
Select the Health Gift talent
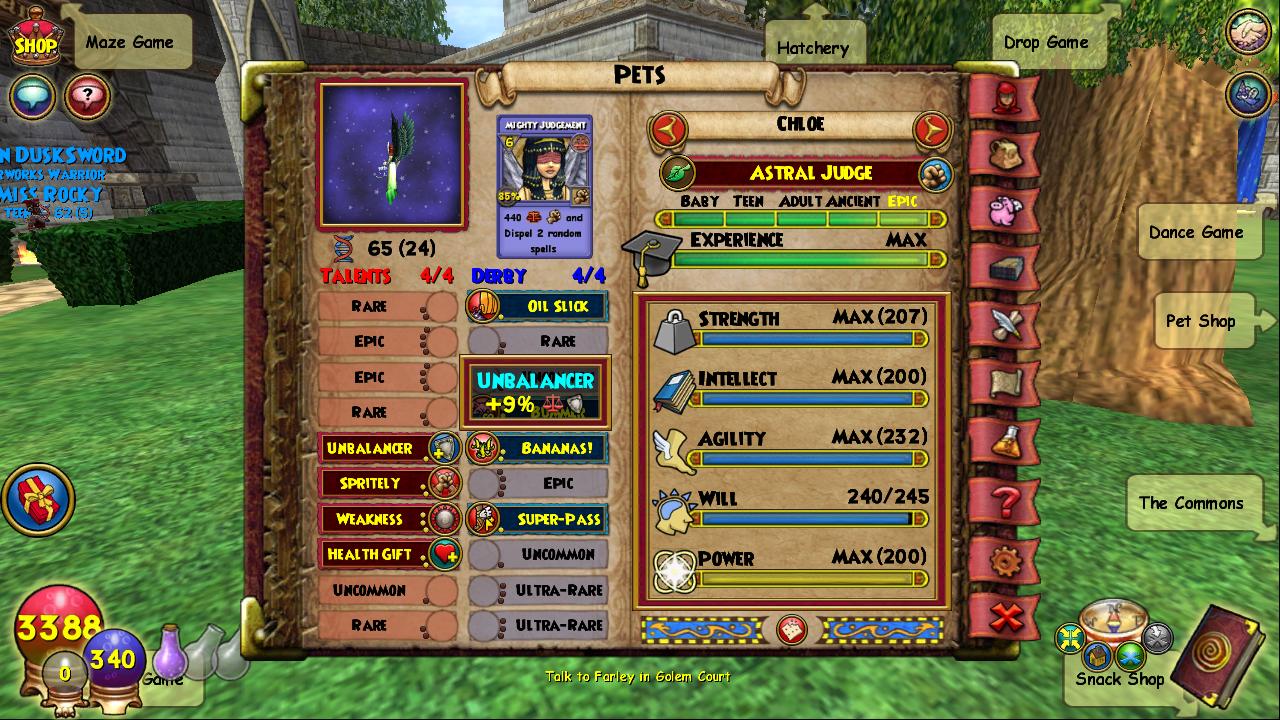(388, 554)
